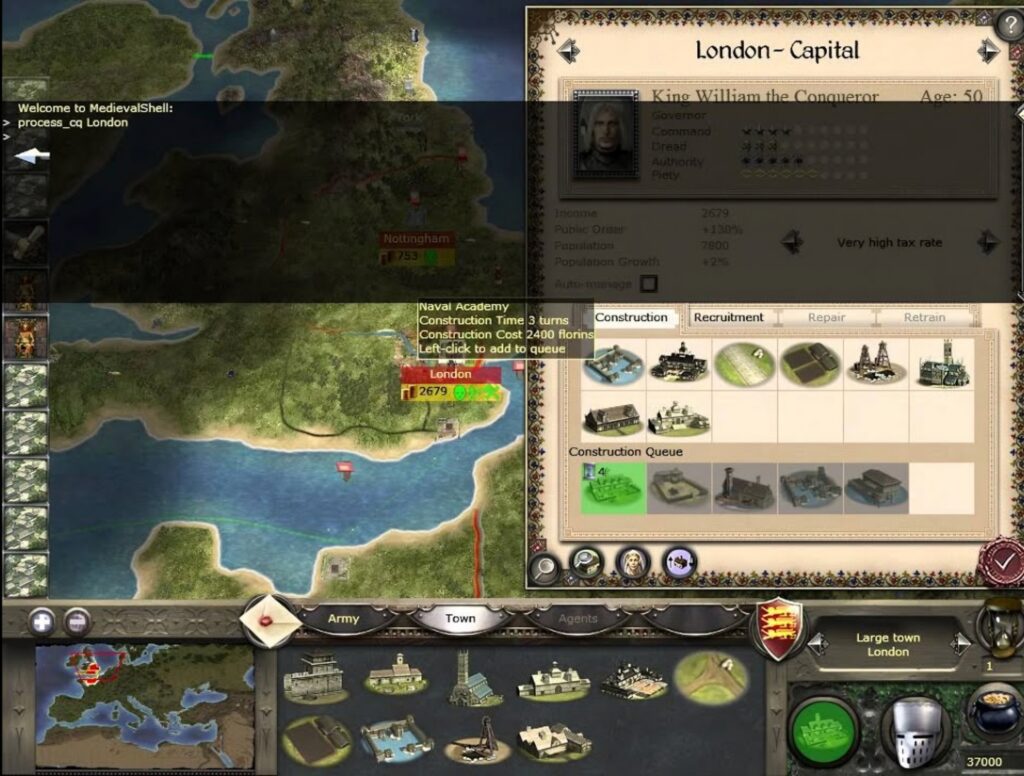Zoom in minimap with plus button
The width and height of the screenshot is (1024, 776).
click(43, 620)
